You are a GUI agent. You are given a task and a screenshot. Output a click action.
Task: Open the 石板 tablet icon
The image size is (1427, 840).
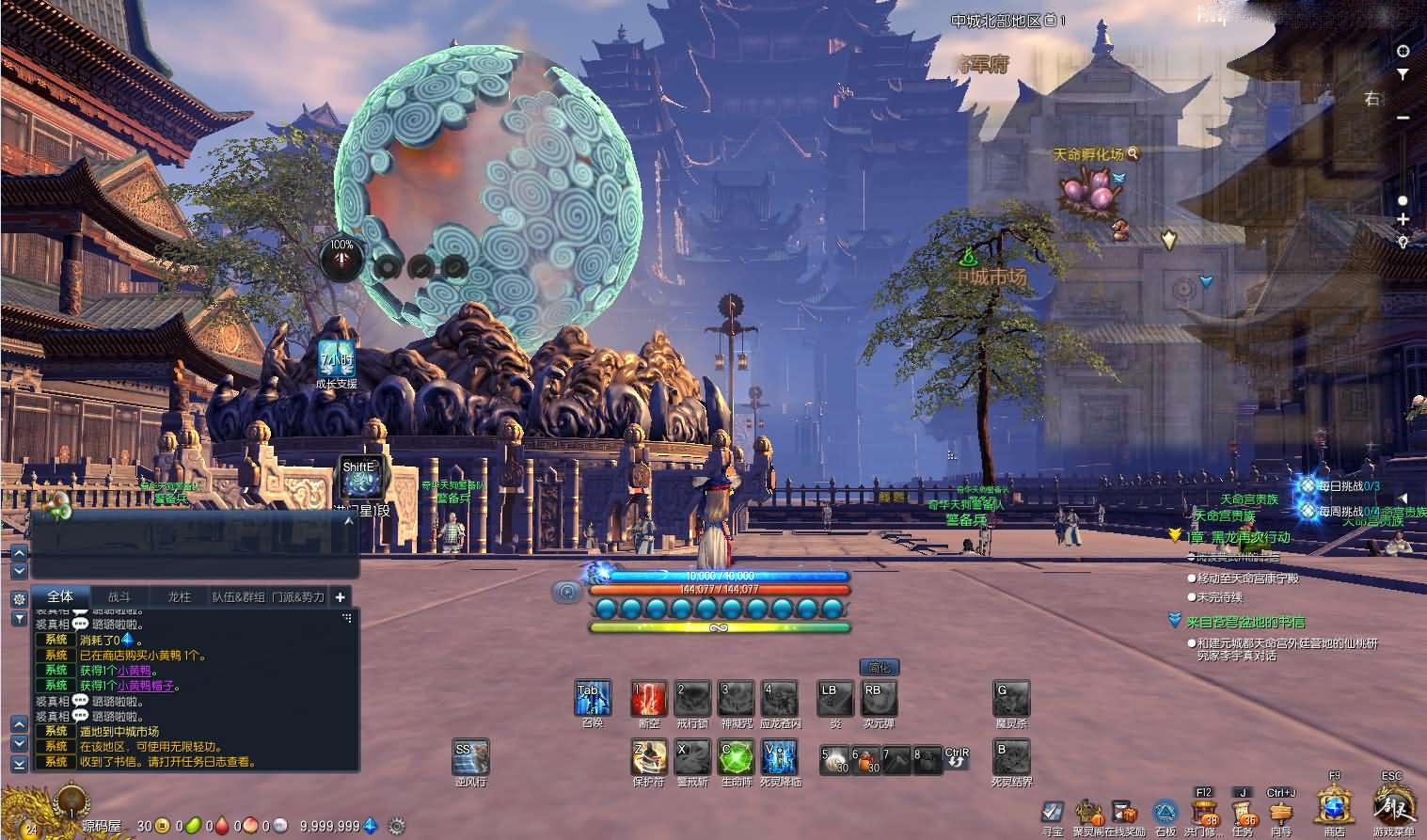click(x=1165, y=813)
